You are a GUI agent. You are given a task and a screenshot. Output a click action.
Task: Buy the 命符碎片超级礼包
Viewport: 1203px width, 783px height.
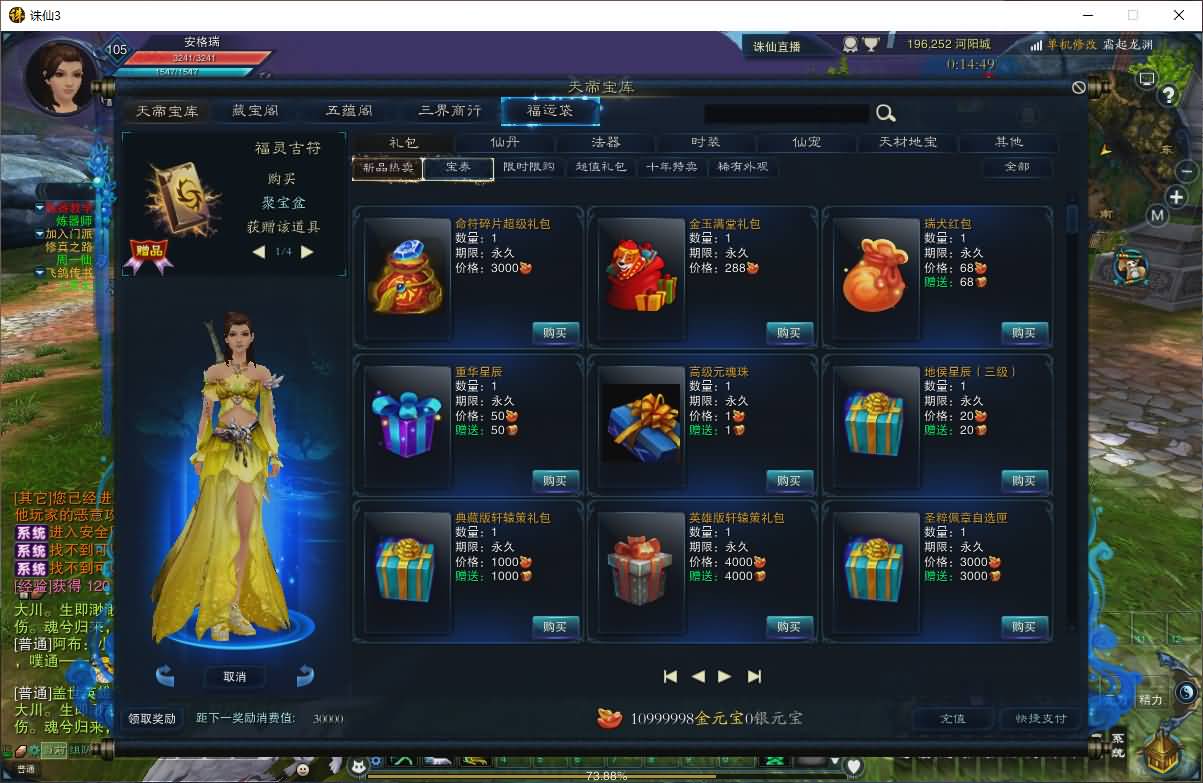(555, 333)
